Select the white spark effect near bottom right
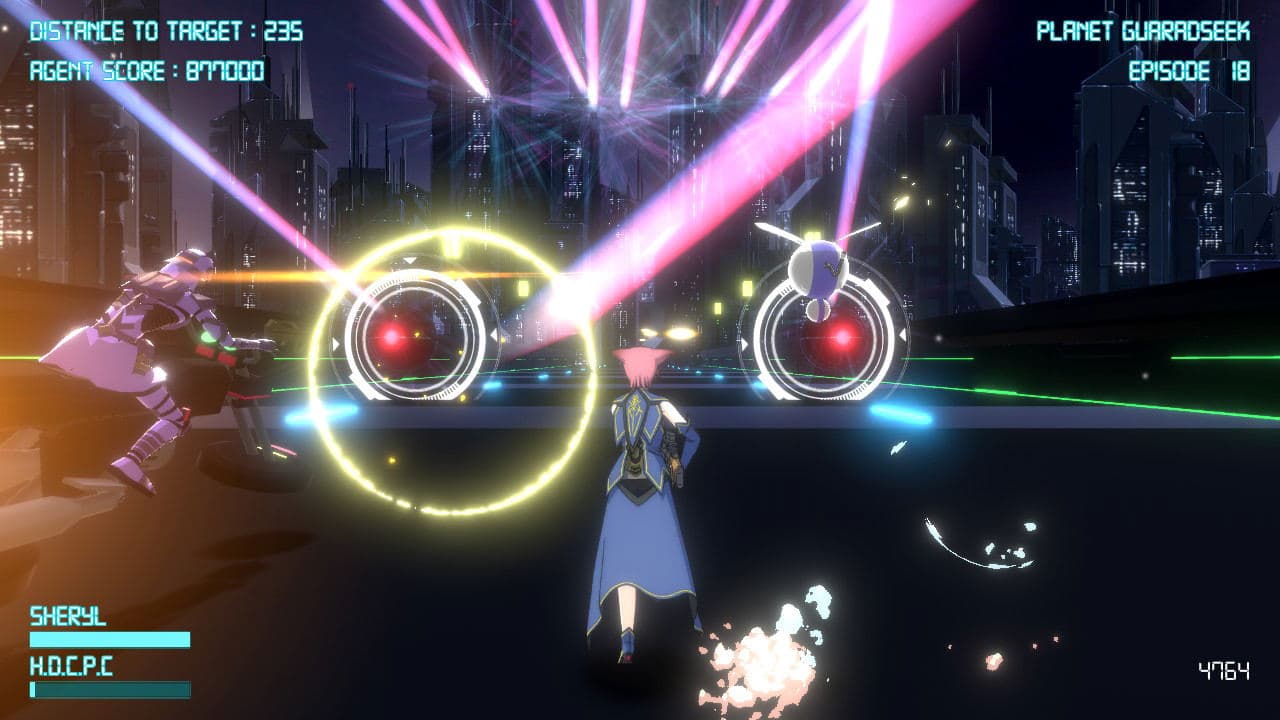Screen dimensions: 1280x720 975,545
